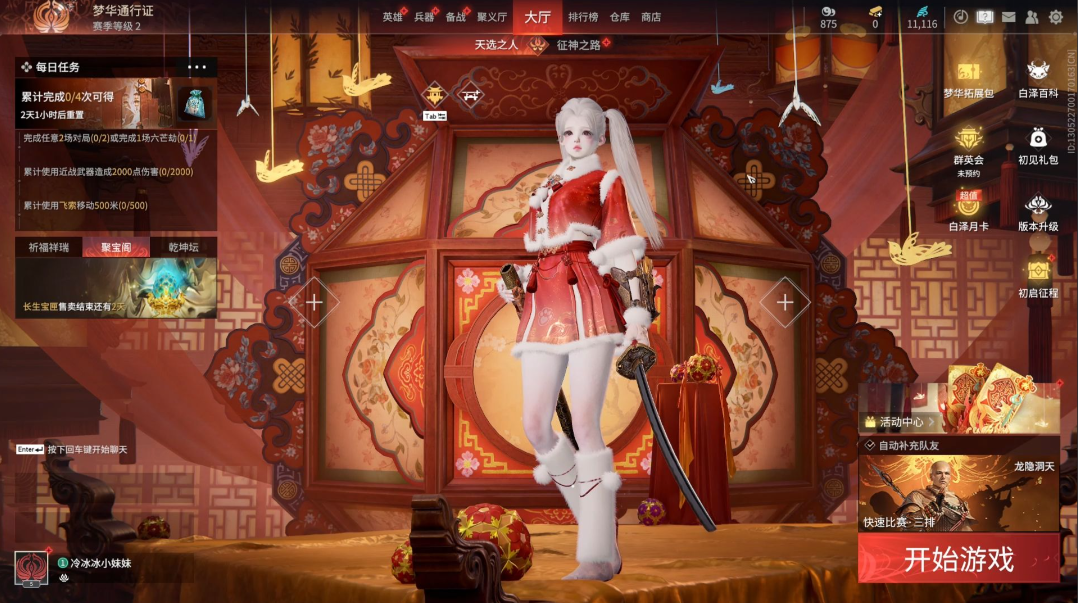Open the friends list icon

pos(1032,17)
